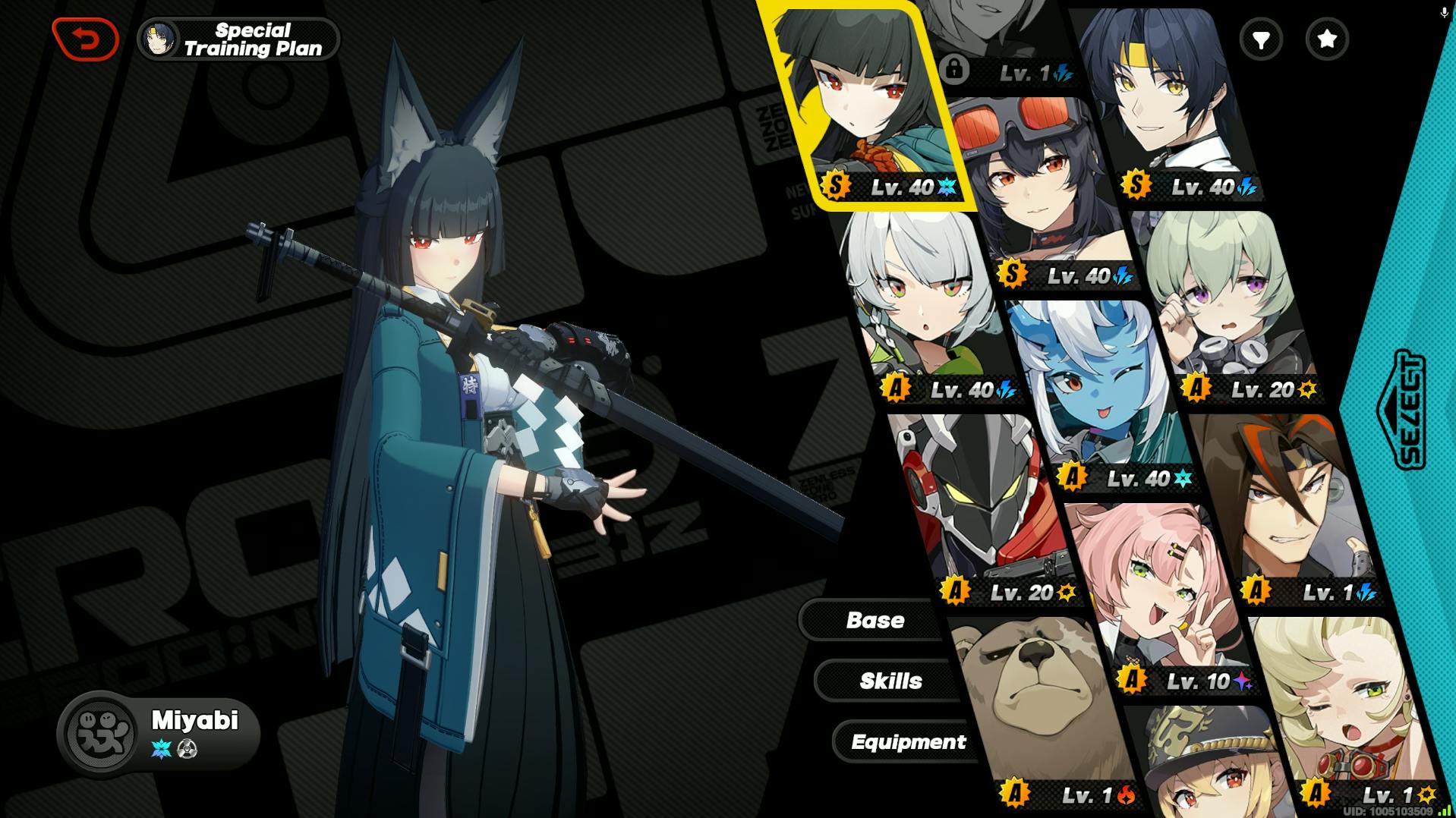The image size is (1456, 818).
Task: Open the Equipment tab
Action: point(908,741)
